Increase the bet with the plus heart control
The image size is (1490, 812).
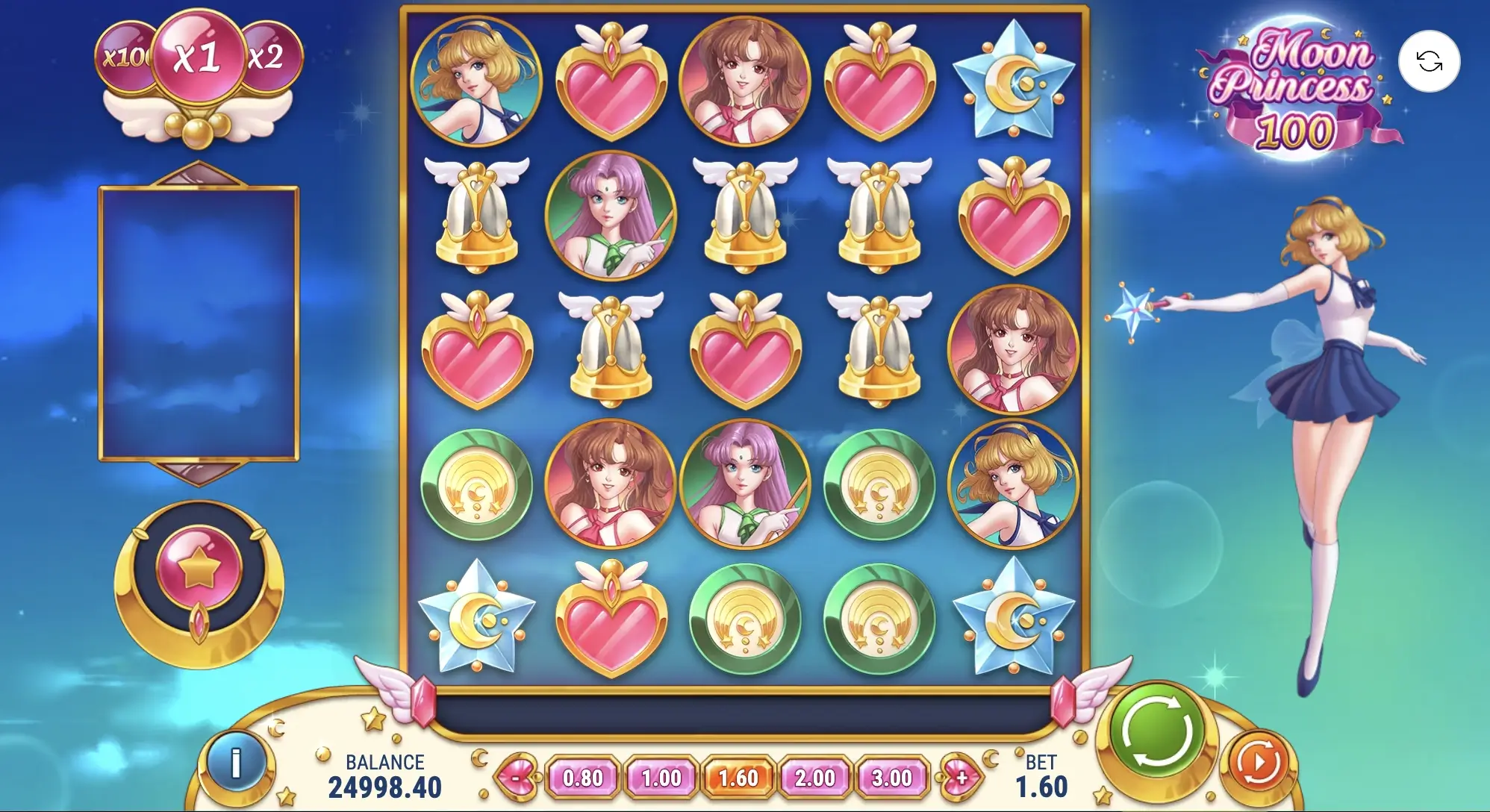point(962,777)
